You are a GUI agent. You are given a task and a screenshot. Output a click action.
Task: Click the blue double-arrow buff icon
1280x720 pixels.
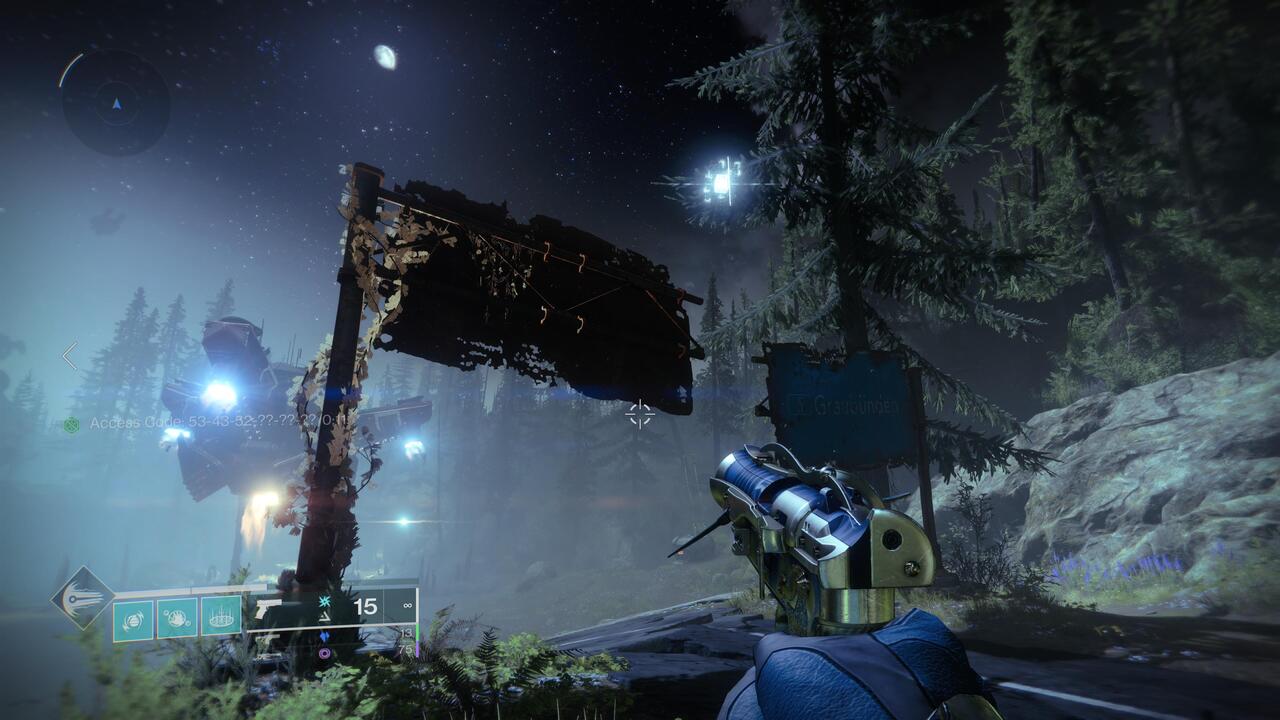click(325, 636)
